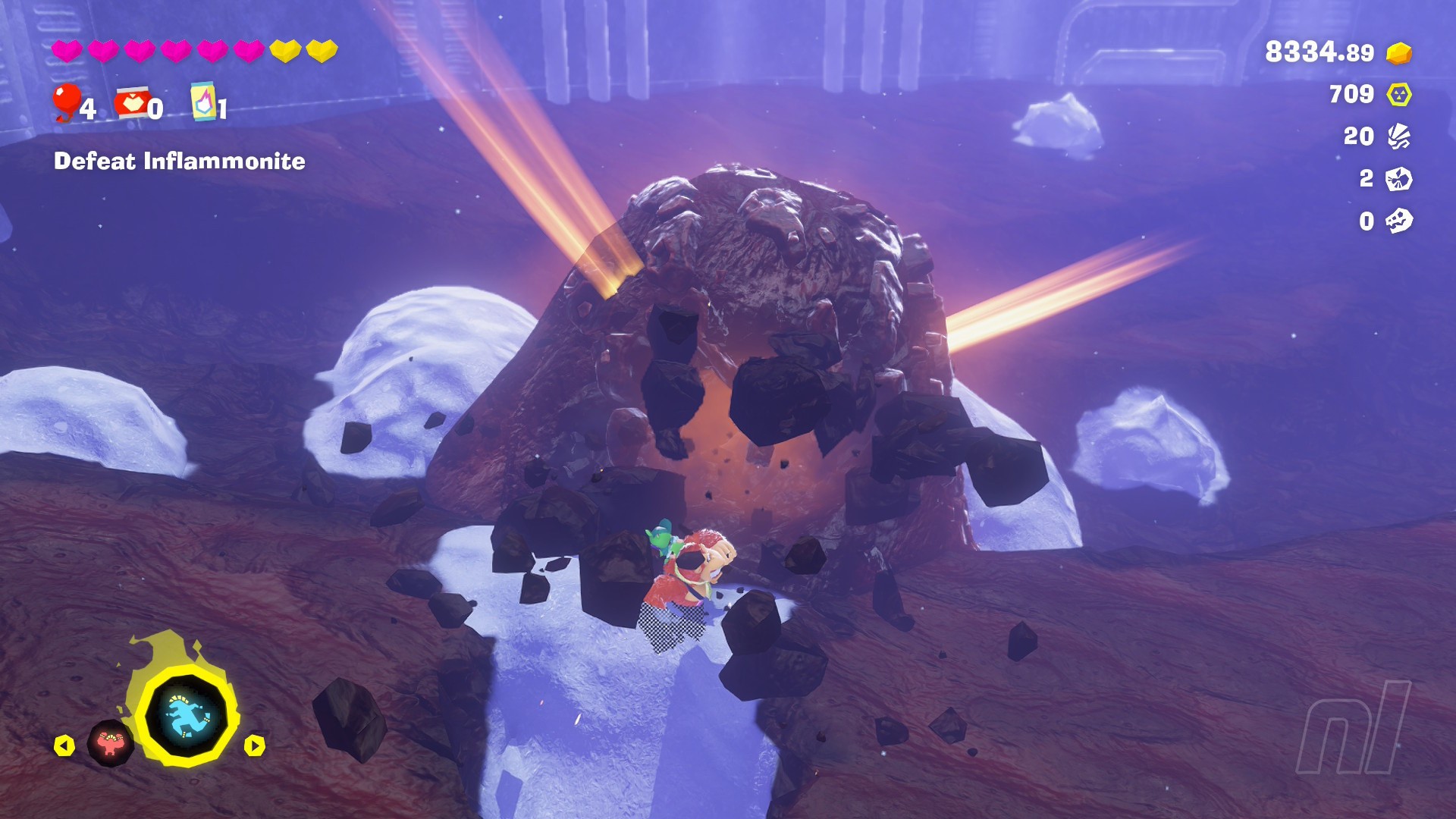Choose the red Kong Bananza icon
Image resolution: width=1456 pixels, height=819 pixels.
tap(111, 744)
